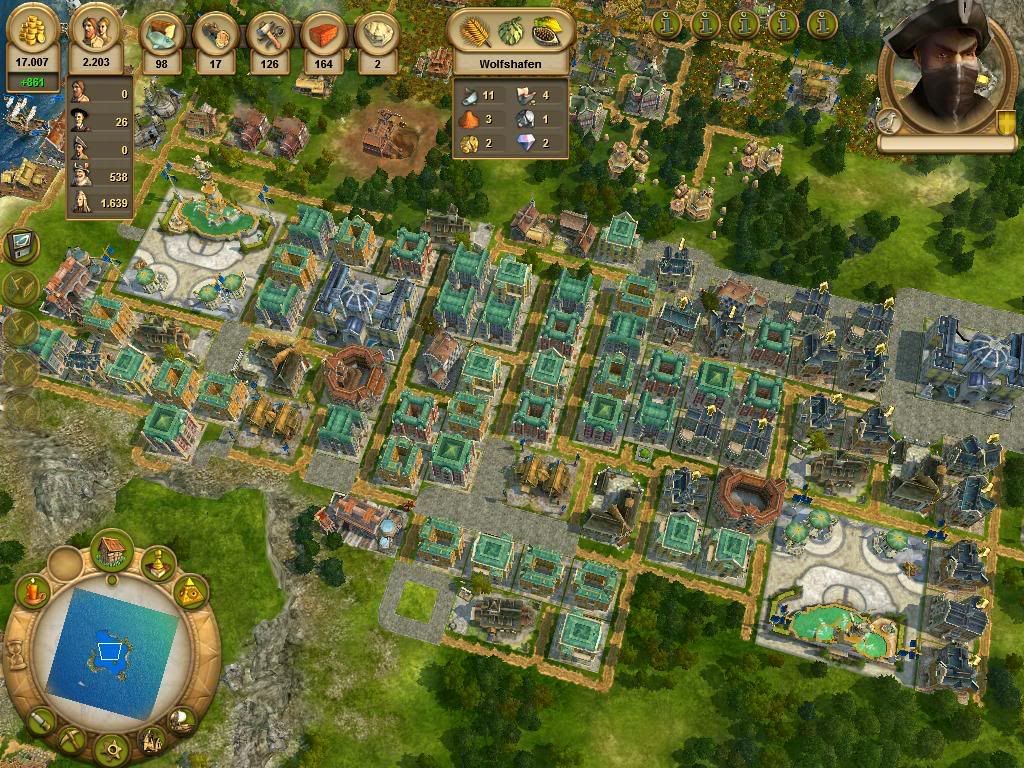
Task: Open the gold coins balance display
Action: 34,36
